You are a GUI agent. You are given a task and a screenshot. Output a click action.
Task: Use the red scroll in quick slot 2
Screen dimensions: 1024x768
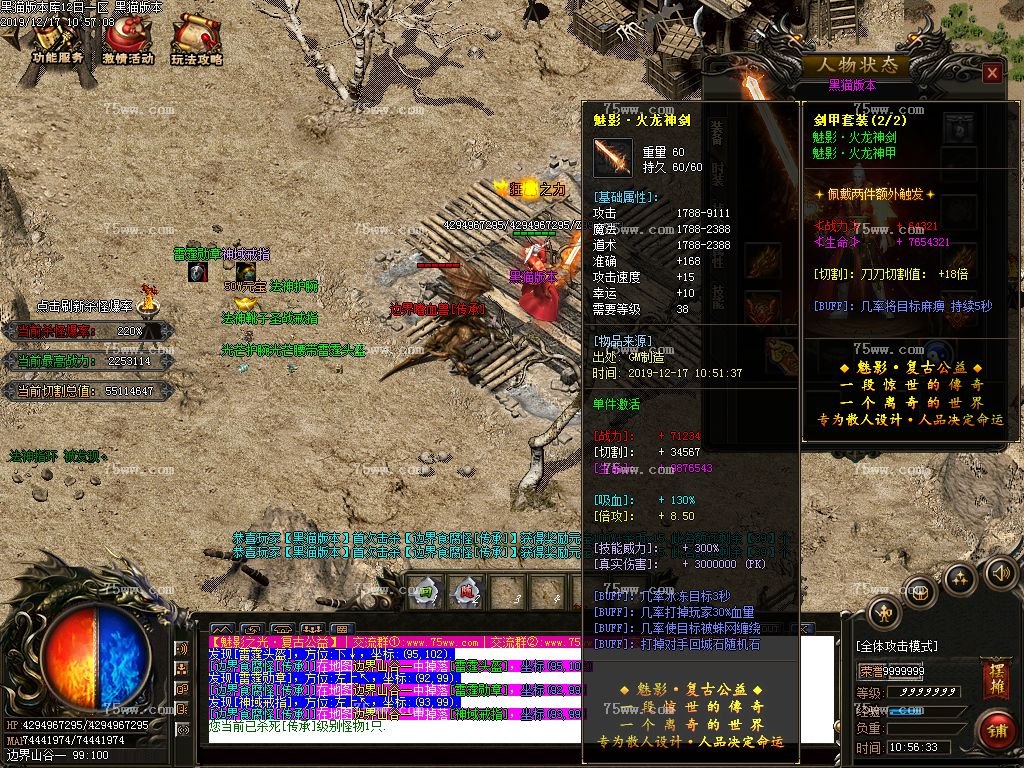pyautogui.click(x=466, y=592)
